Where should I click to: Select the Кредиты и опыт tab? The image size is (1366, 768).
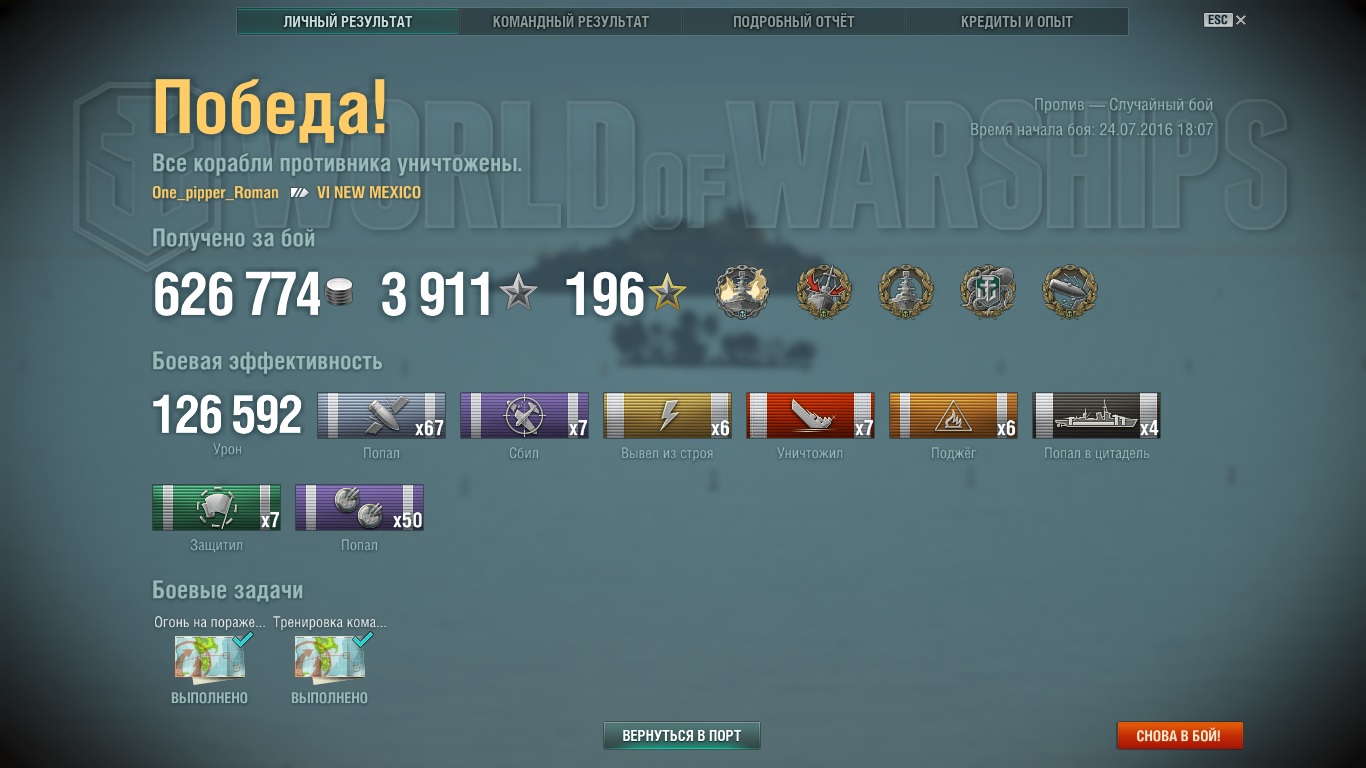1016,21
